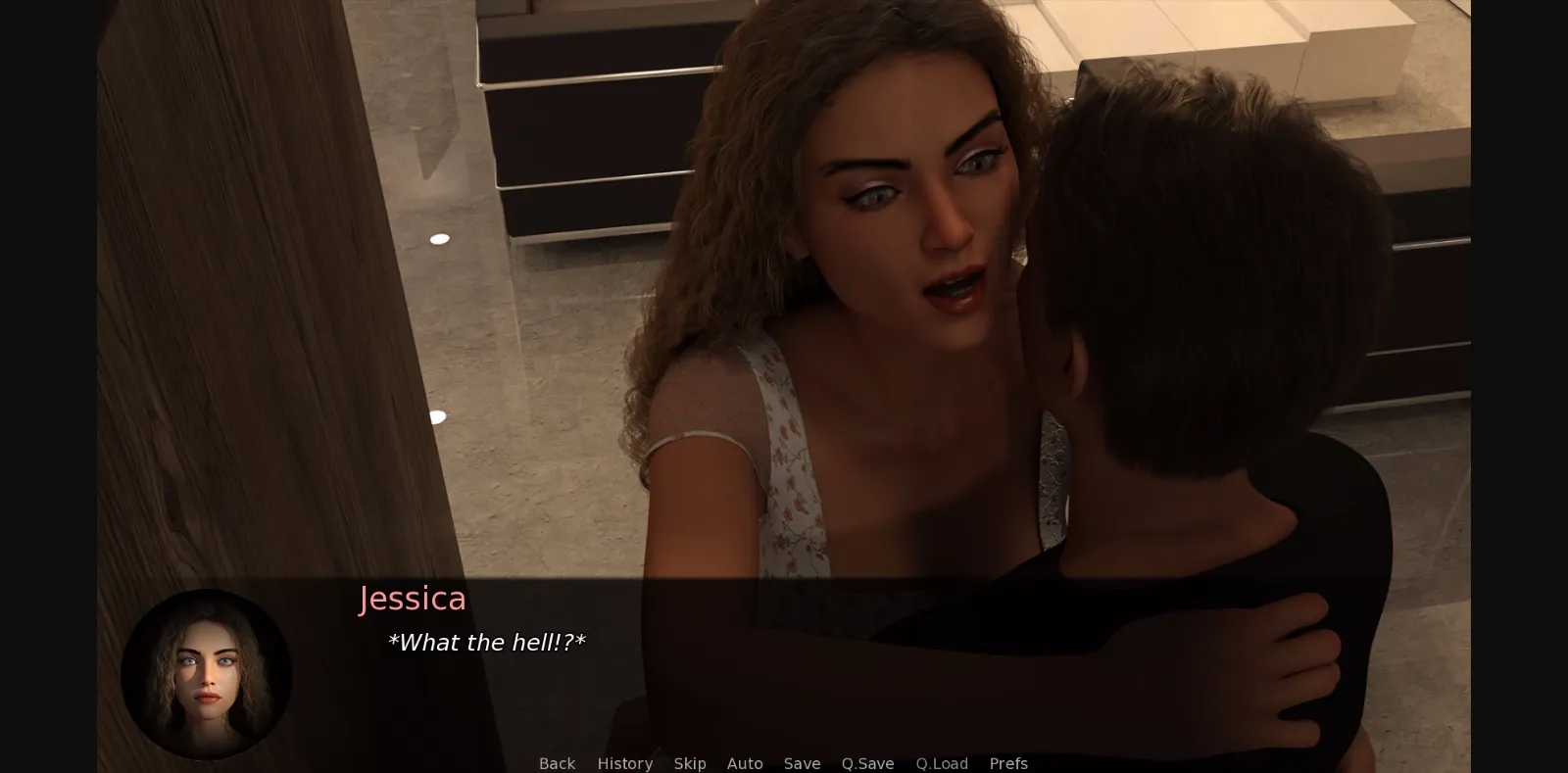Save your current progress
The width and height of the screenshot is (1568, 773).
click(x=802, y=763)
